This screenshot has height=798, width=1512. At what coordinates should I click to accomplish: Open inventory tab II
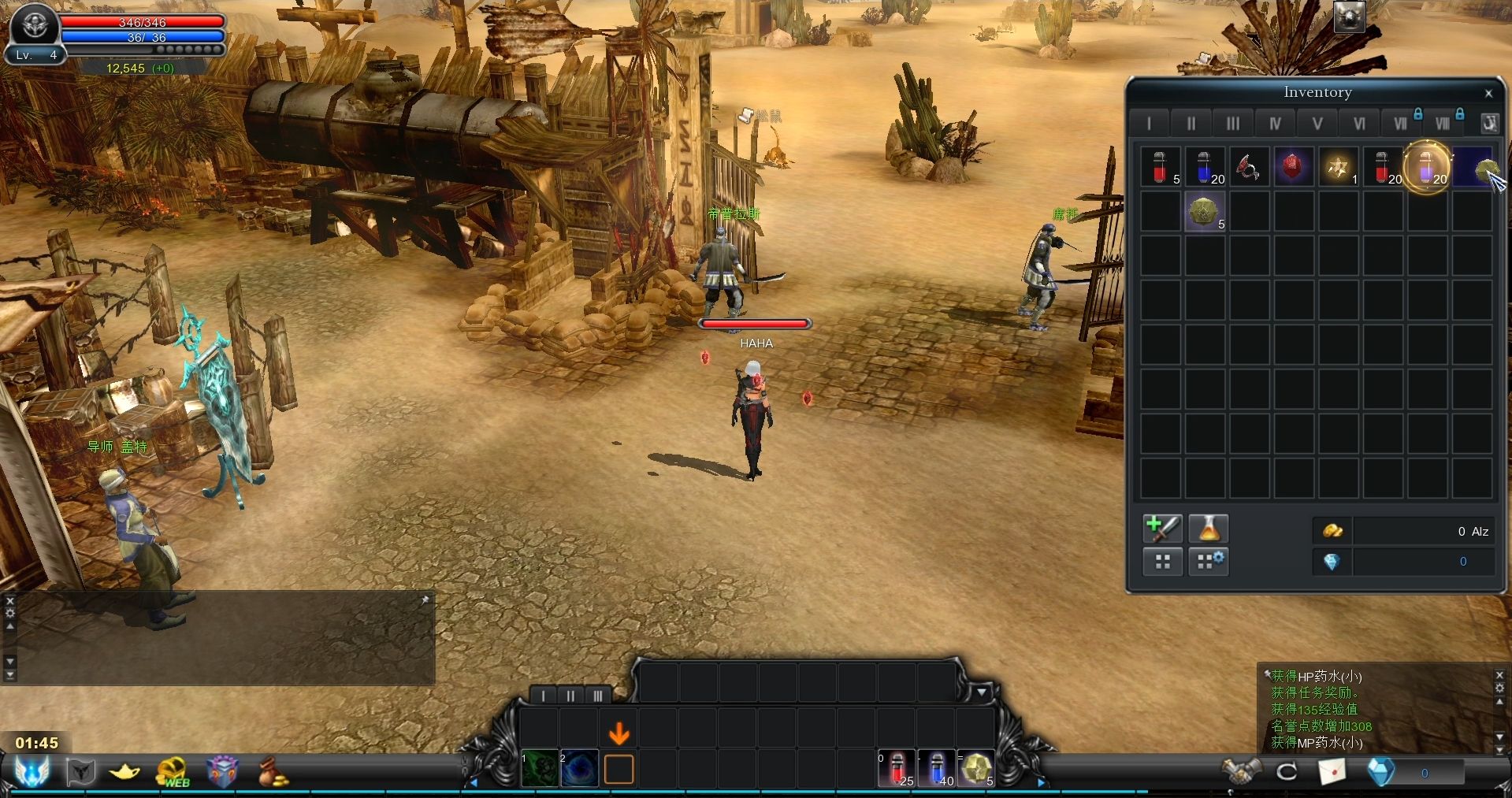[x=1191, y=123]
